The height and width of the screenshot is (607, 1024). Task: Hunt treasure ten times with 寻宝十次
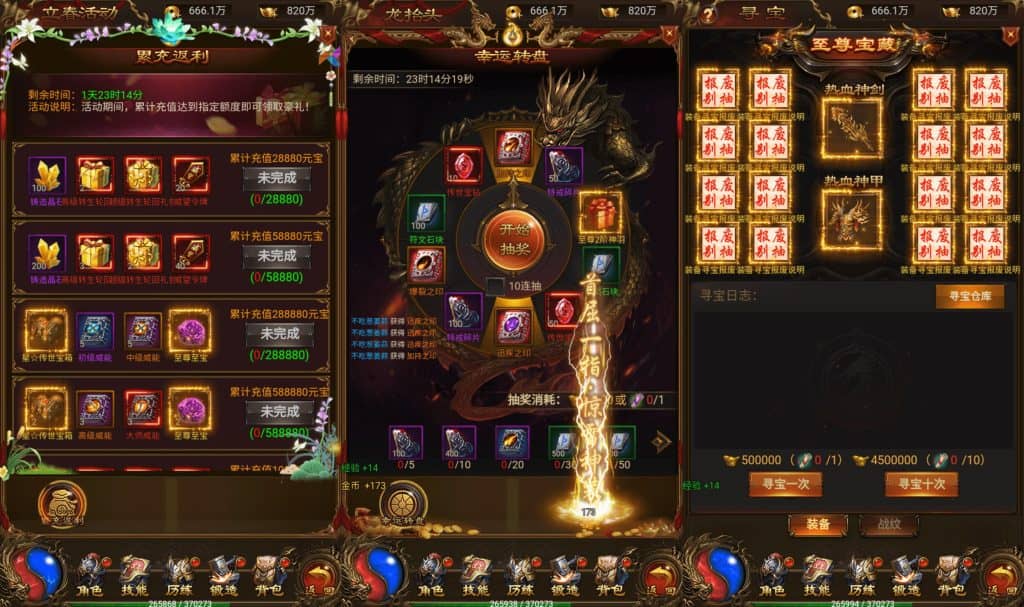pos(920,484)
